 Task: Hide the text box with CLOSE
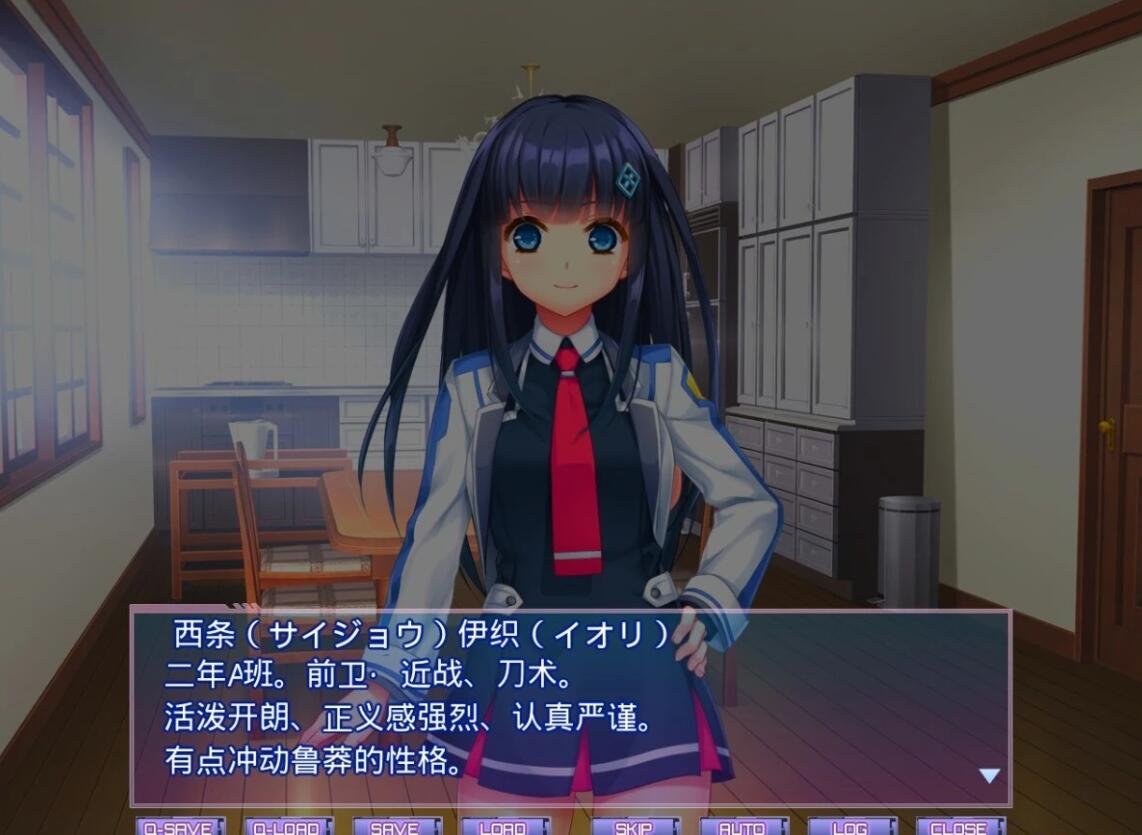960,826
